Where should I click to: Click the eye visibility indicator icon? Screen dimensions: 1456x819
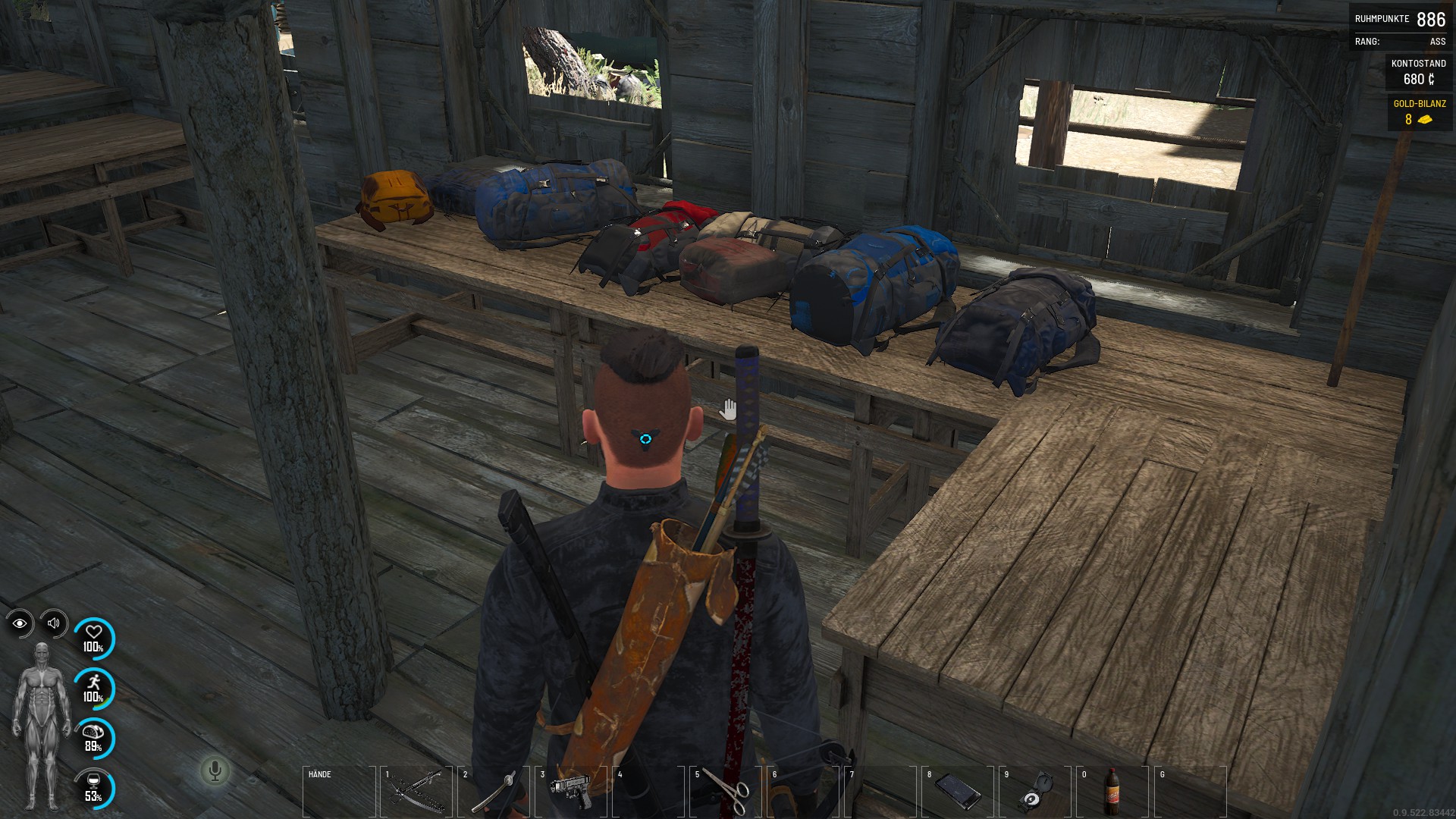[x=20, y=623]
